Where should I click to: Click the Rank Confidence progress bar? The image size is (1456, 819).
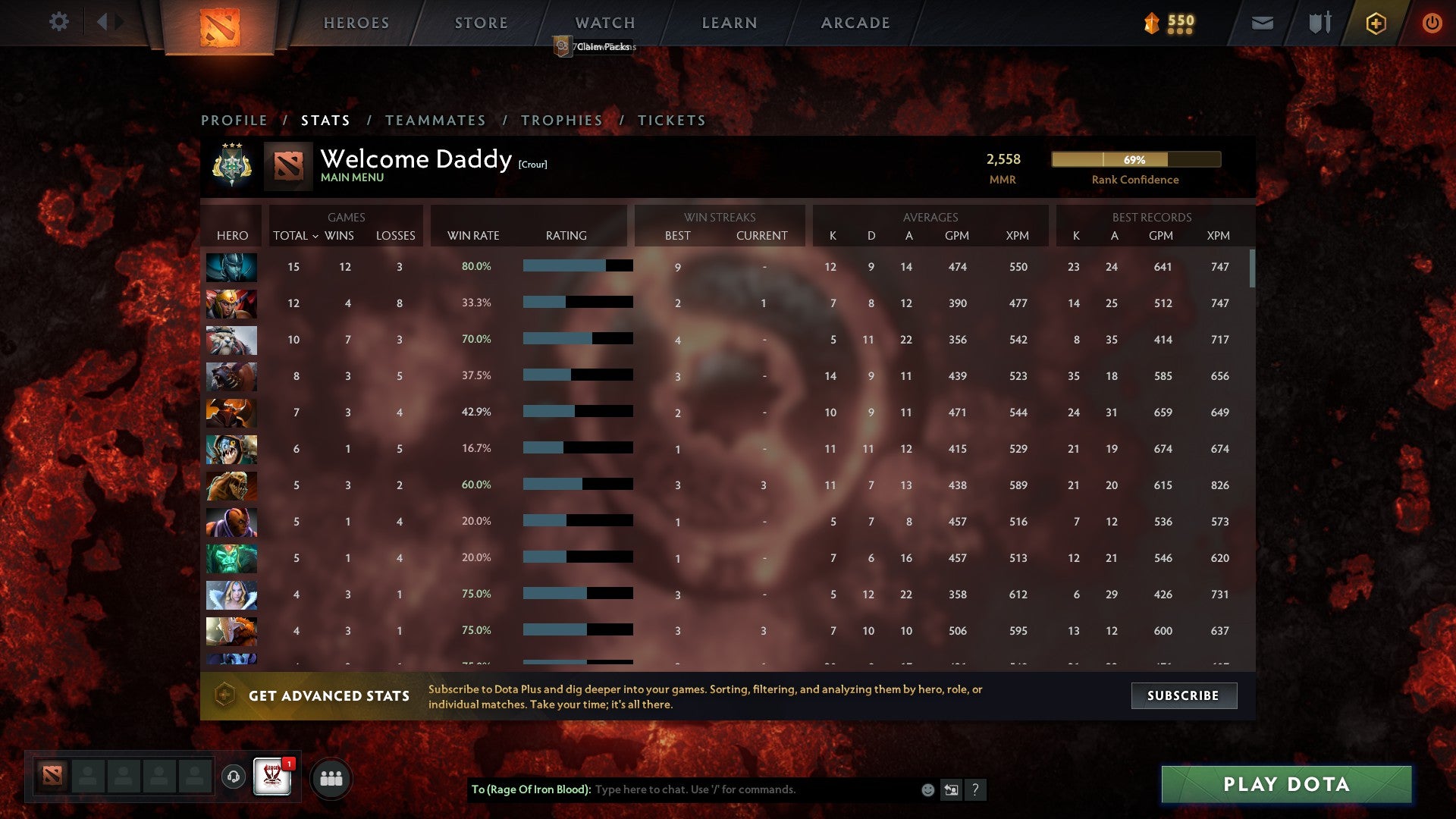tap(1136, 159)
